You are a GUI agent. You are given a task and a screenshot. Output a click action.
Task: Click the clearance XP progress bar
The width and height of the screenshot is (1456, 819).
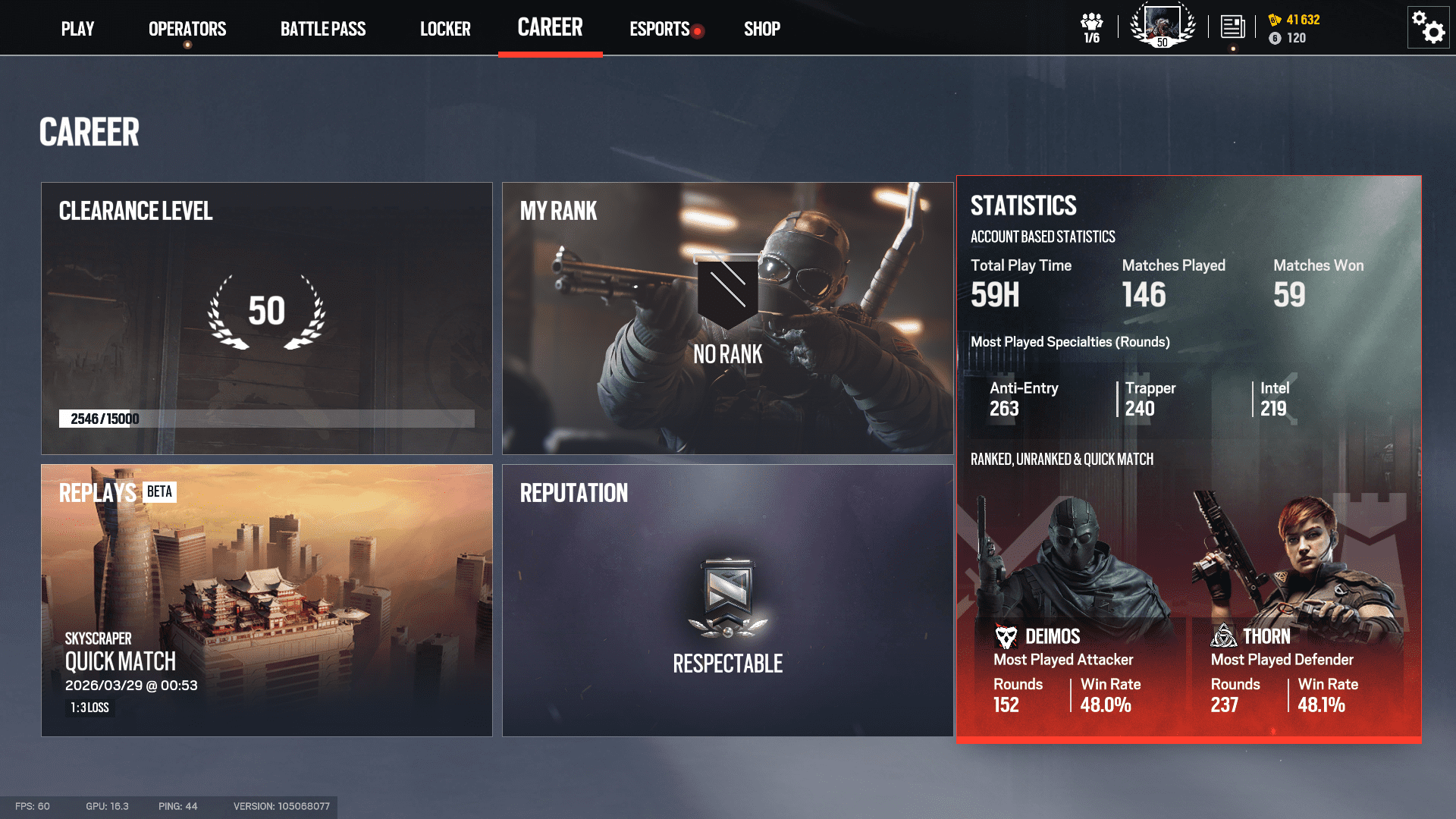click(x=266, y=416)
